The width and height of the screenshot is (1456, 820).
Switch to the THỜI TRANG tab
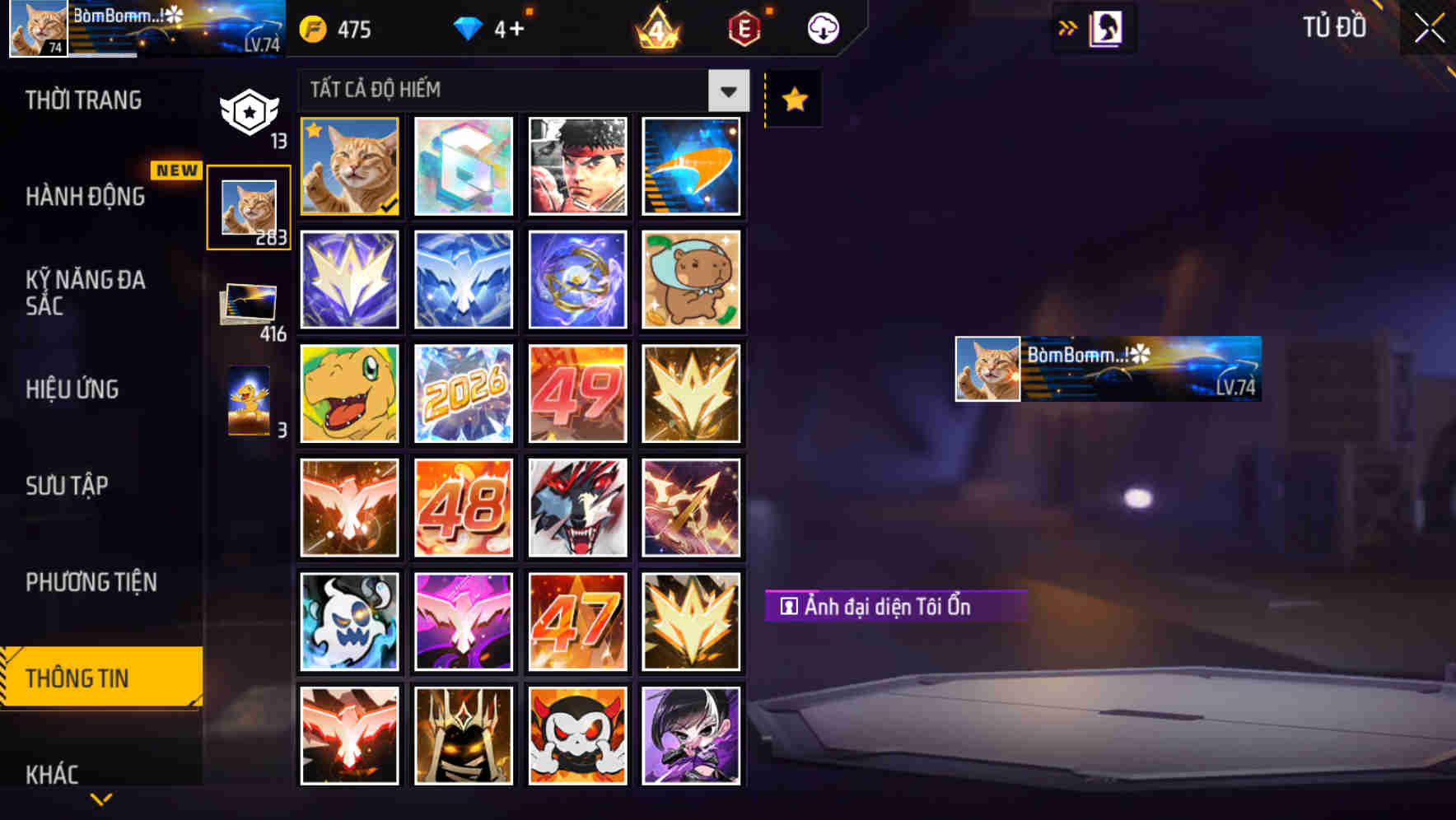[x=83, y=99]
